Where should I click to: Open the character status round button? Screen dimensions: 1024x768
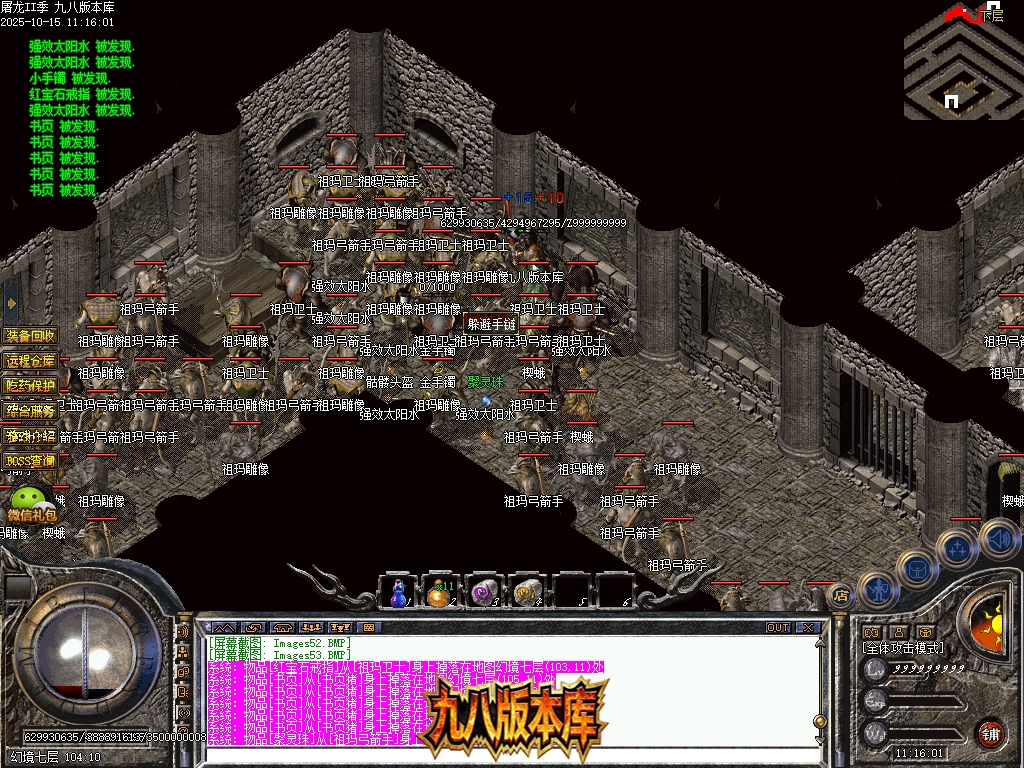[877, 590]
